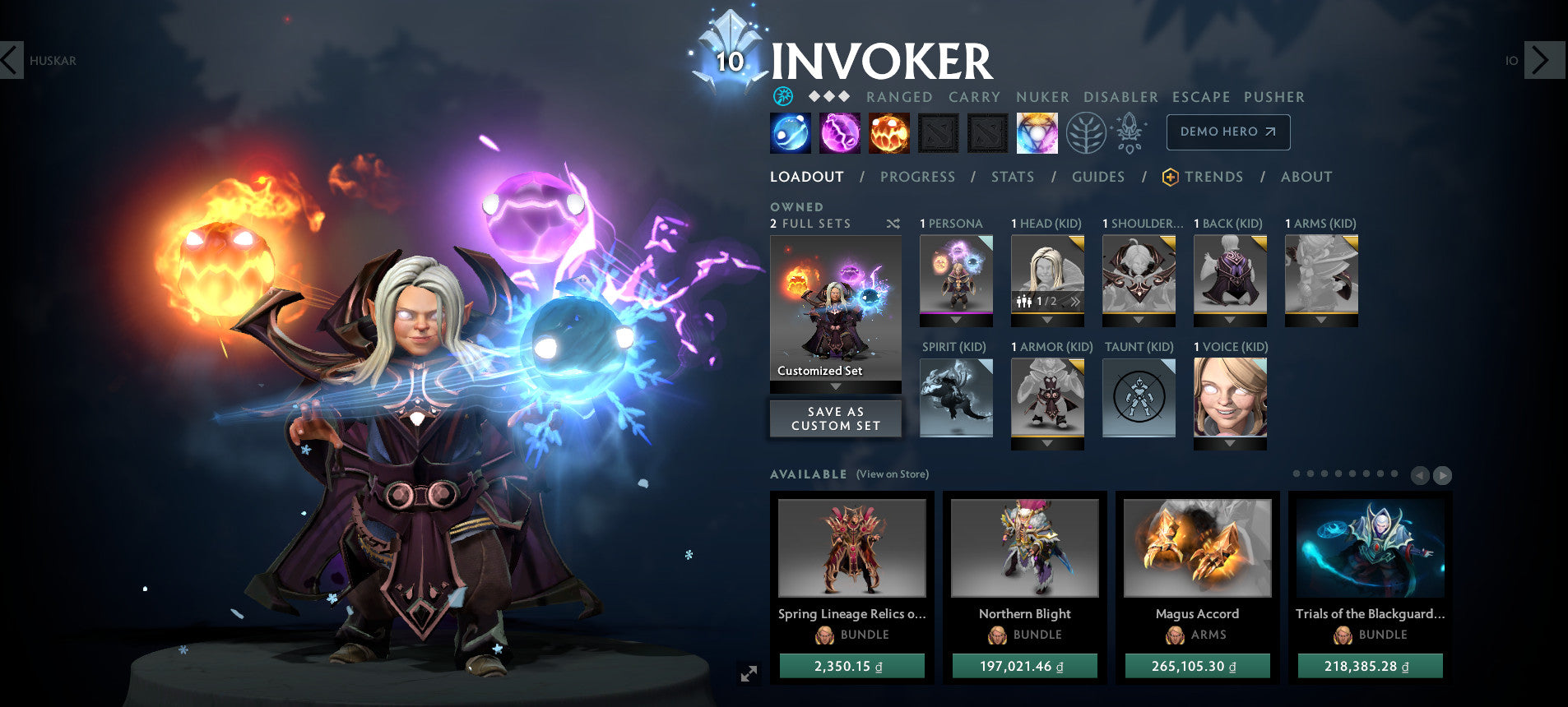The image size is (1568, 707).
Task: Click the hero facet icon under Invoker's name
Action: click(x=782, y=96)
